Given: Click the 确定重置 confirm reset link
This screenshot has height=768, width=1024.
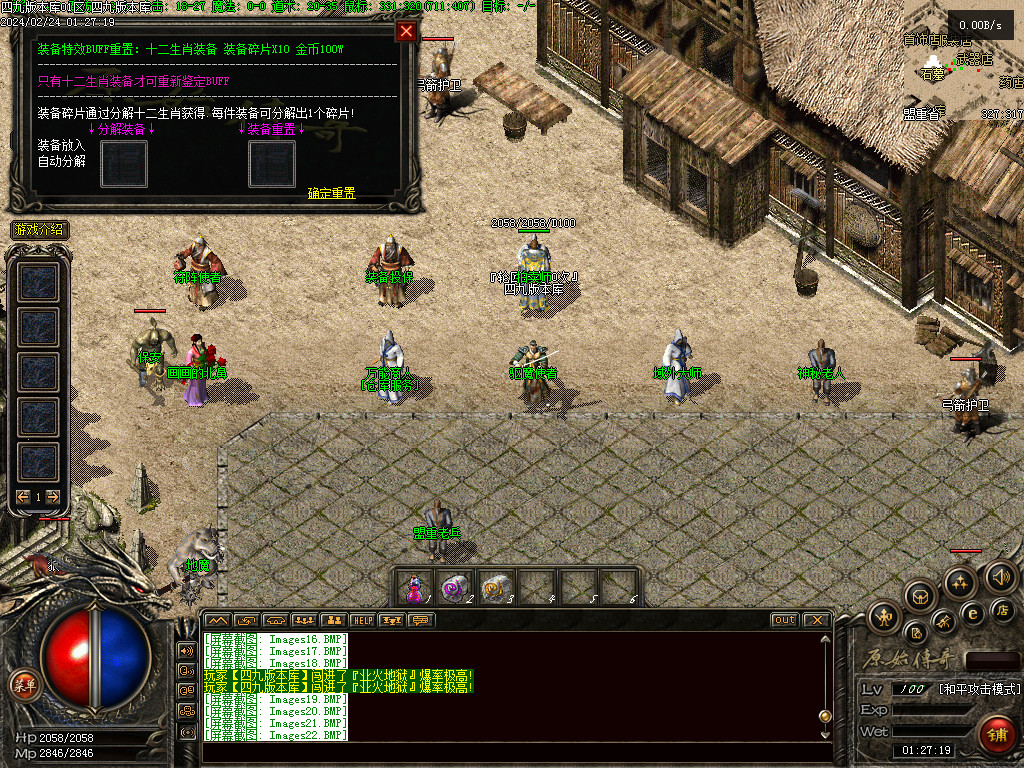Looking at the screenshot, I should 331,193.
